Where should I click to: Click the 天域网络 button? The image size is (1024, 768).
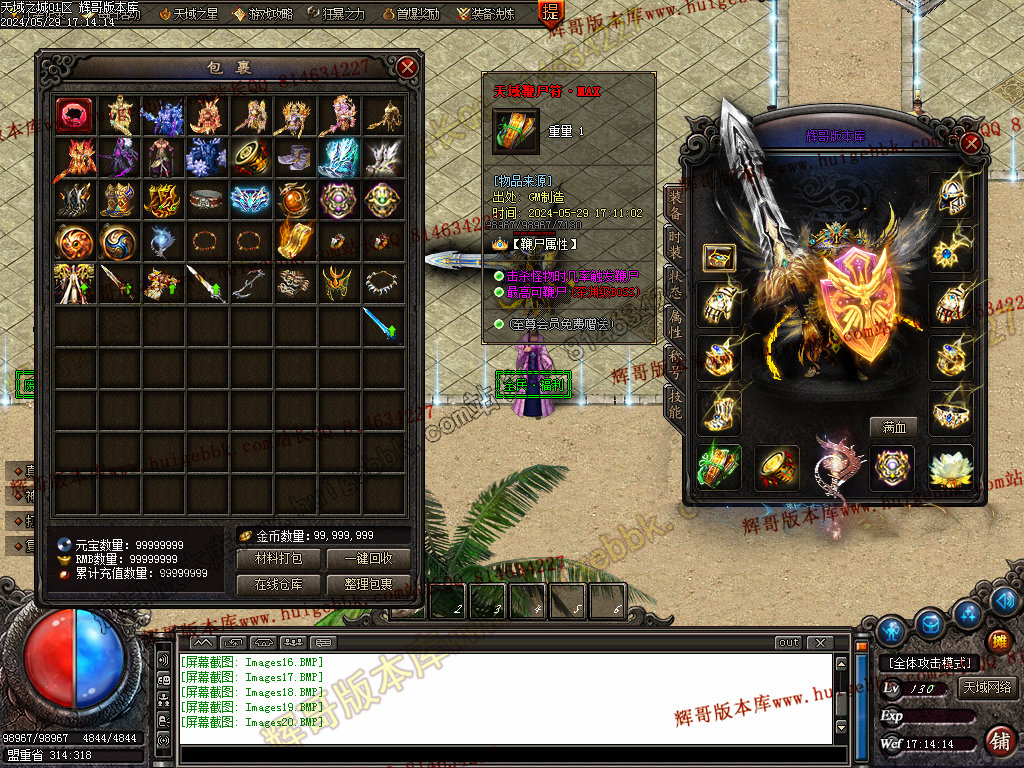[x=986, y=688]
